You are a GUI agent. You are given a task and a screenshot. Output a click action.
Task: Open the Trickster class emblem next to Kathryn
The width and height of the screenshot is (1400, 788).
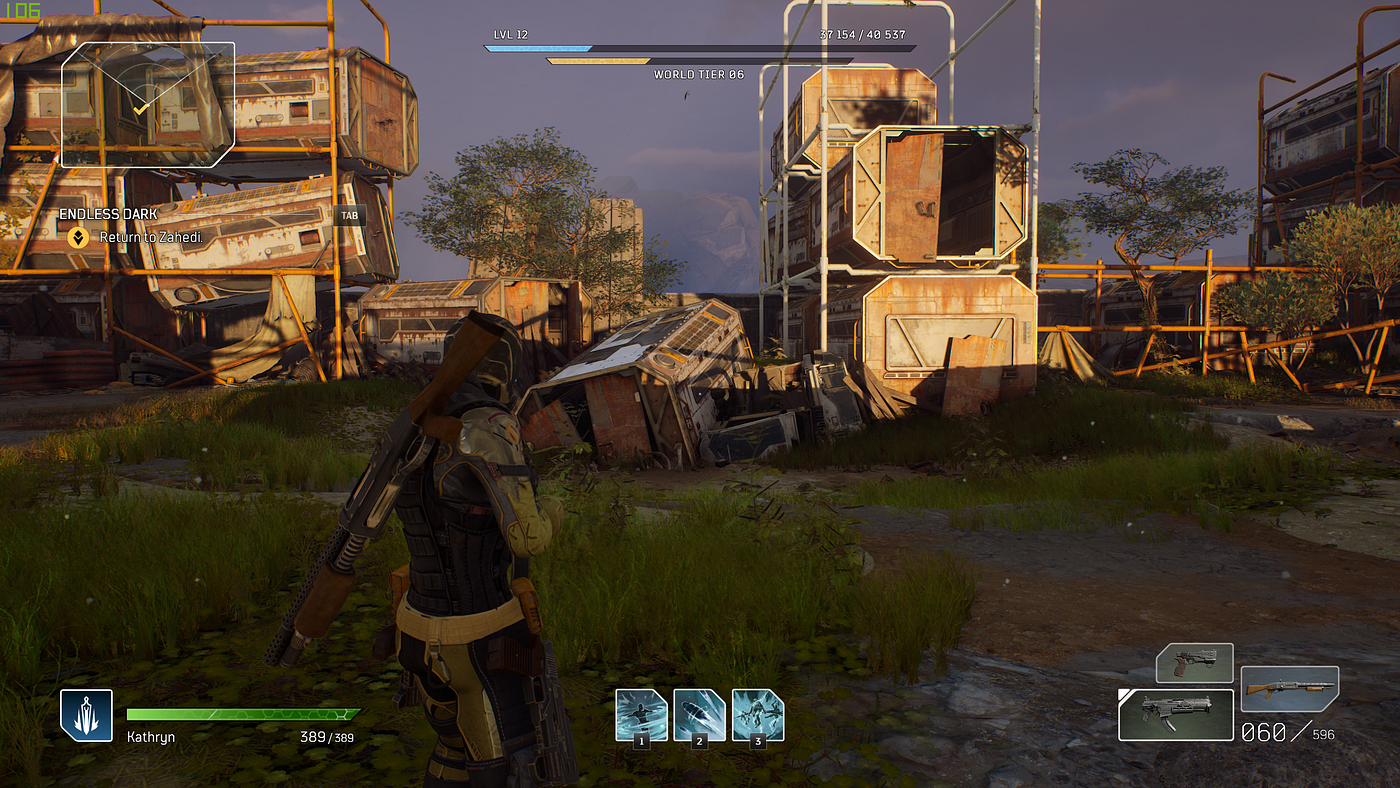[86, 715]
